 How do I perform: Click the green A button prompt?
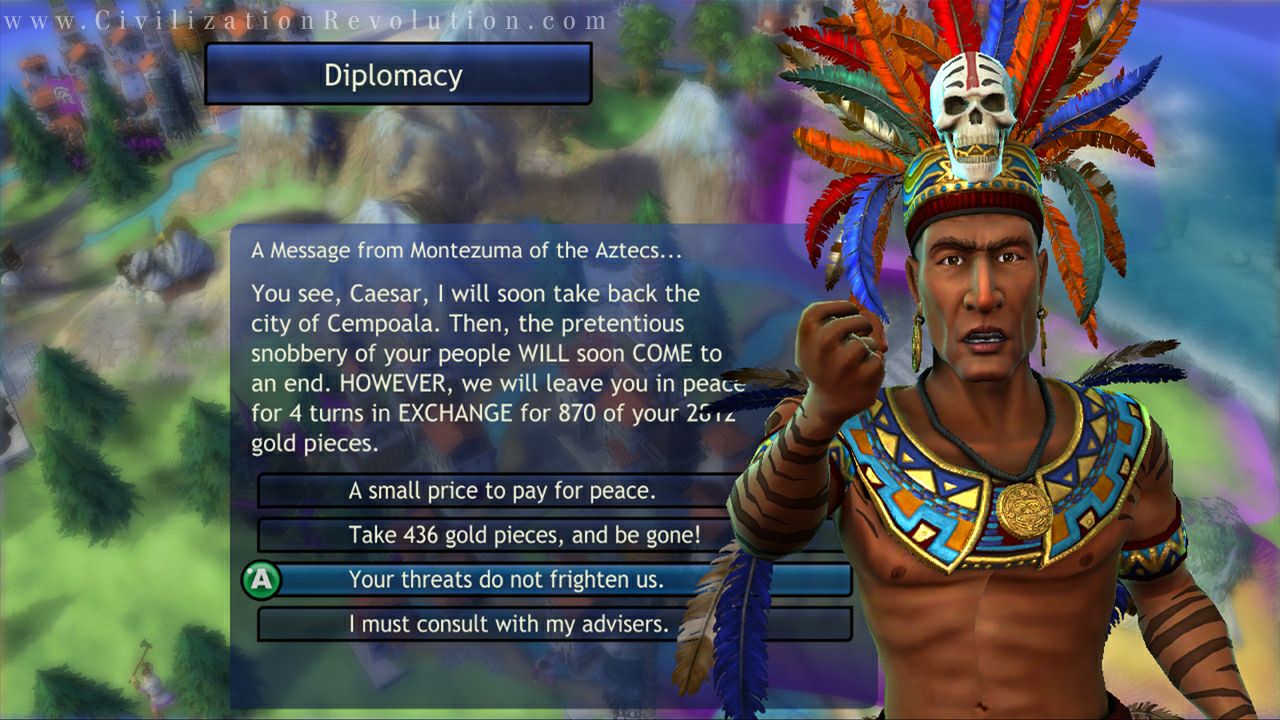pos(264,576)
